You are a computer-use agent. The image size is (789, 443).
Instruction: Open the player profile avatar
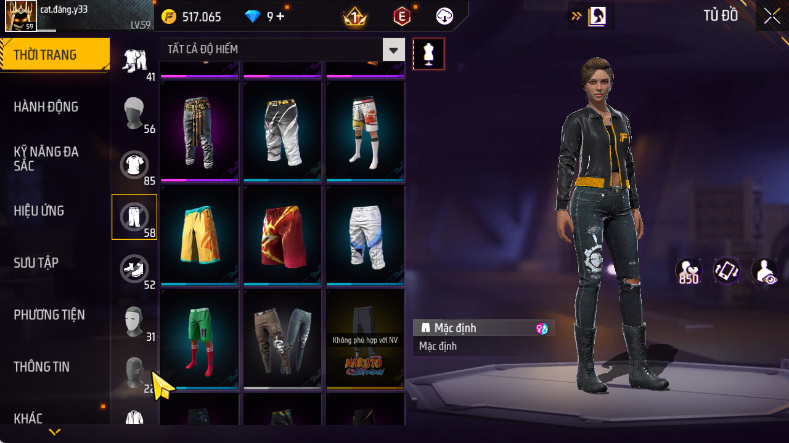point(21,17)
